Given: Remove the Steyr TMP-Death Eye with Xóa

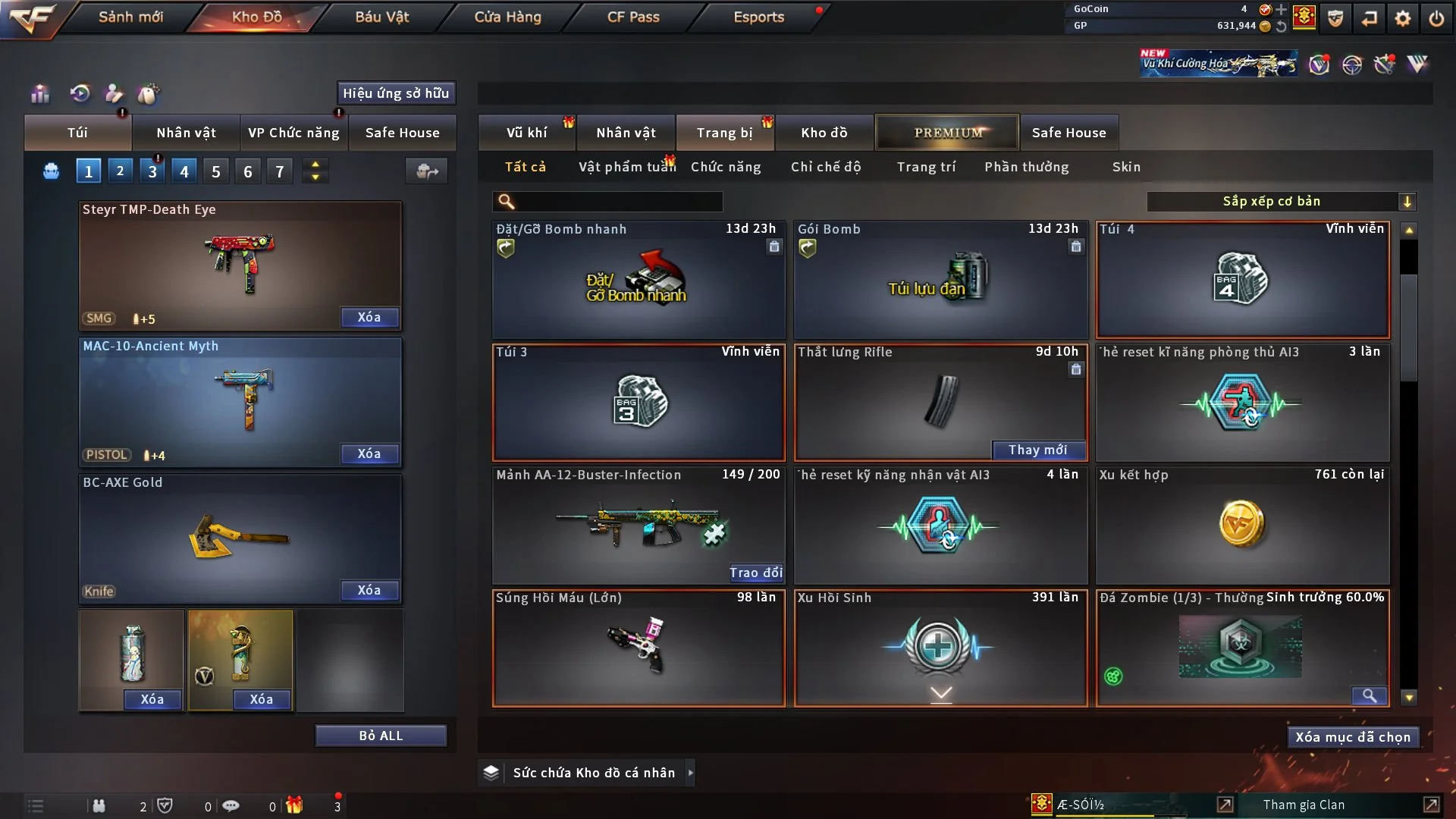Looking at the screenshot, I should 369,317.
